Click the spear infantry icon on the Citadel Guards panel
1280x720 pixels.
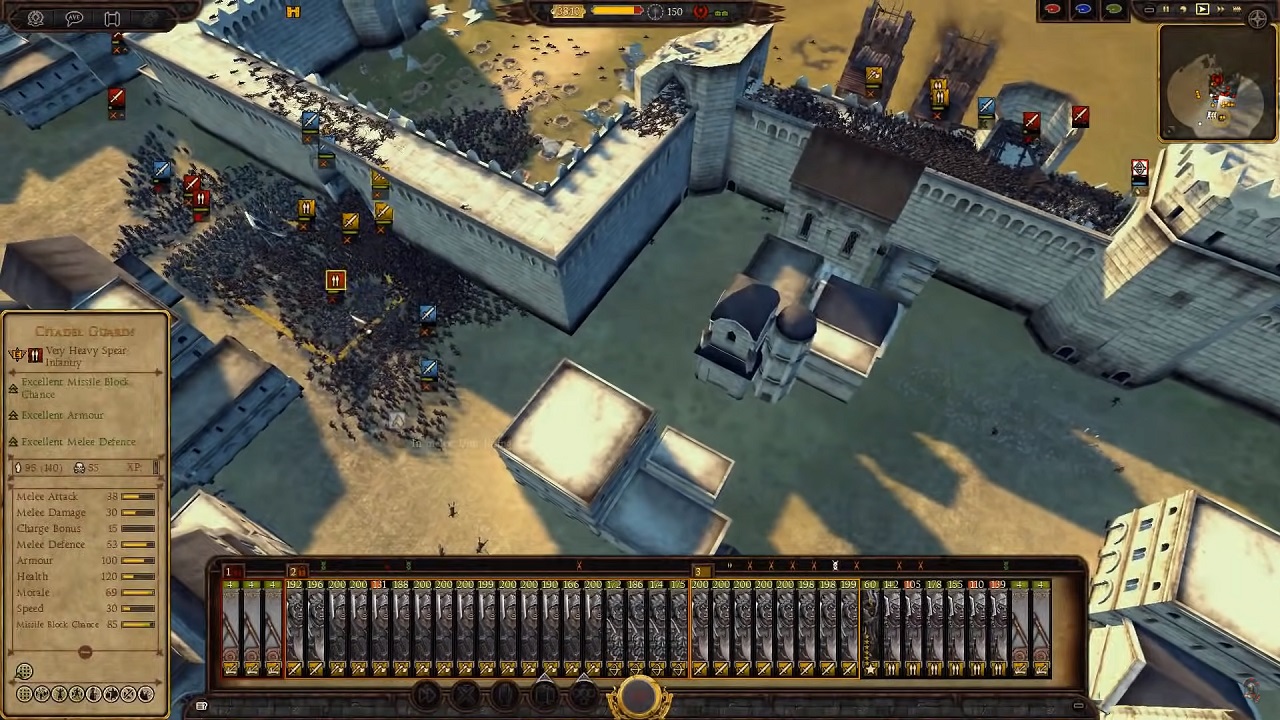point(35,355)
